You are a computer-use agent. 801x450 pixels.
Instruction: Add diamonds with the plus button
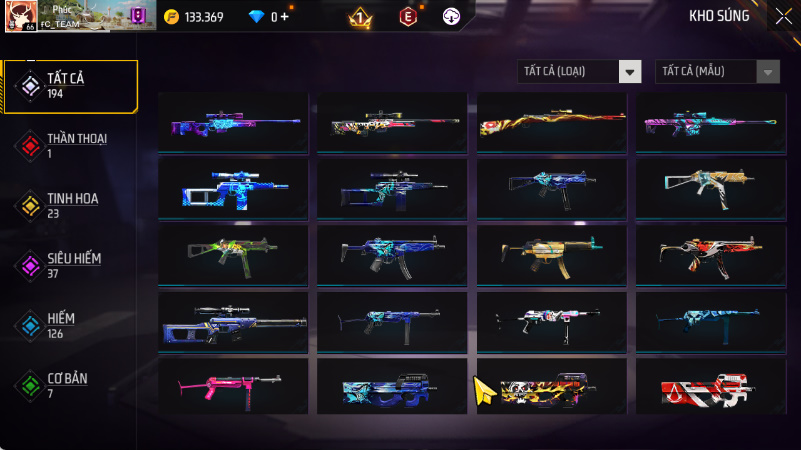click(286, 17)
